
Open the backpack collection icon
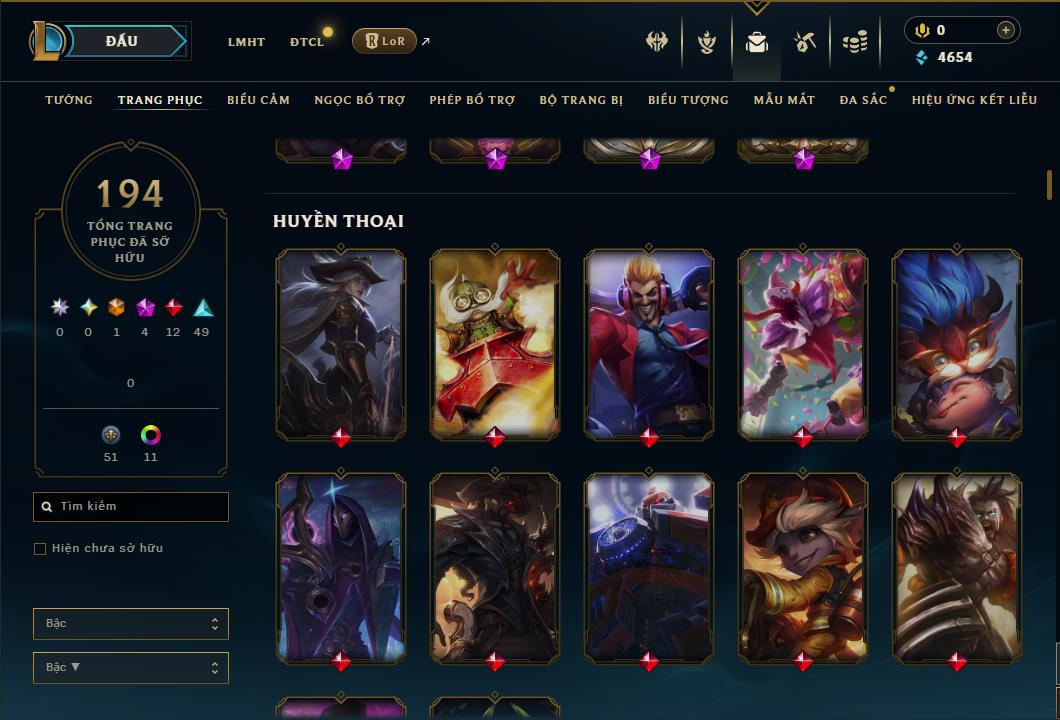point(757,42)
